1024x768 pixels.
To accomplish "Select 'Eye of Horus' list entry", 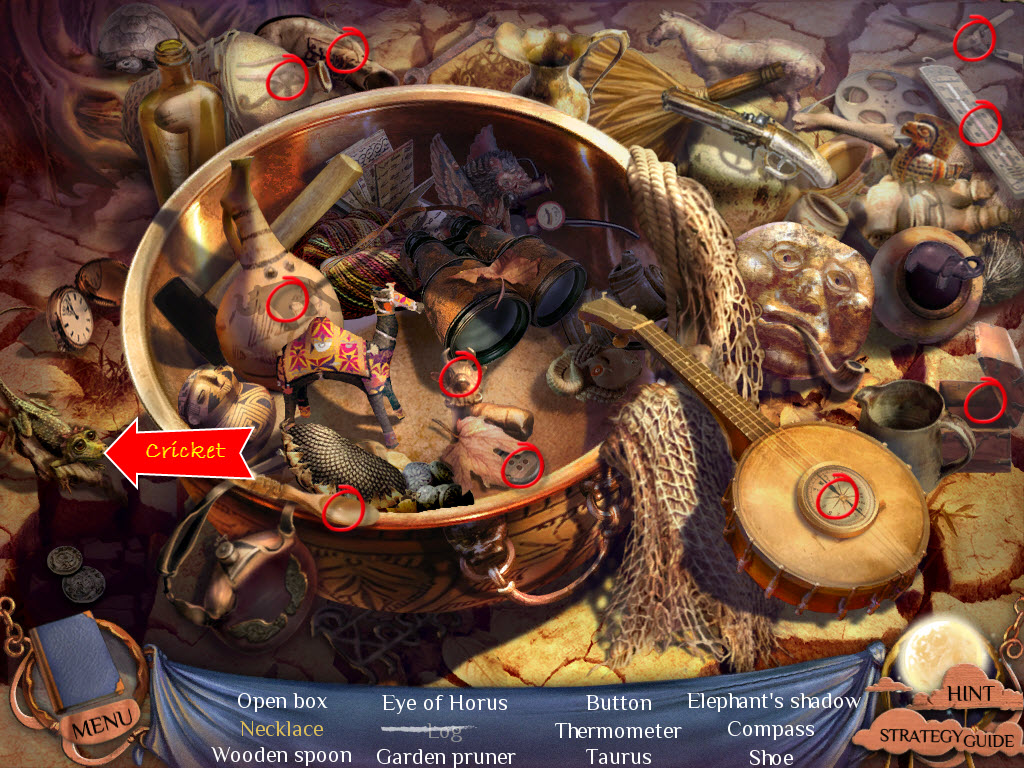I will [445, 703].
